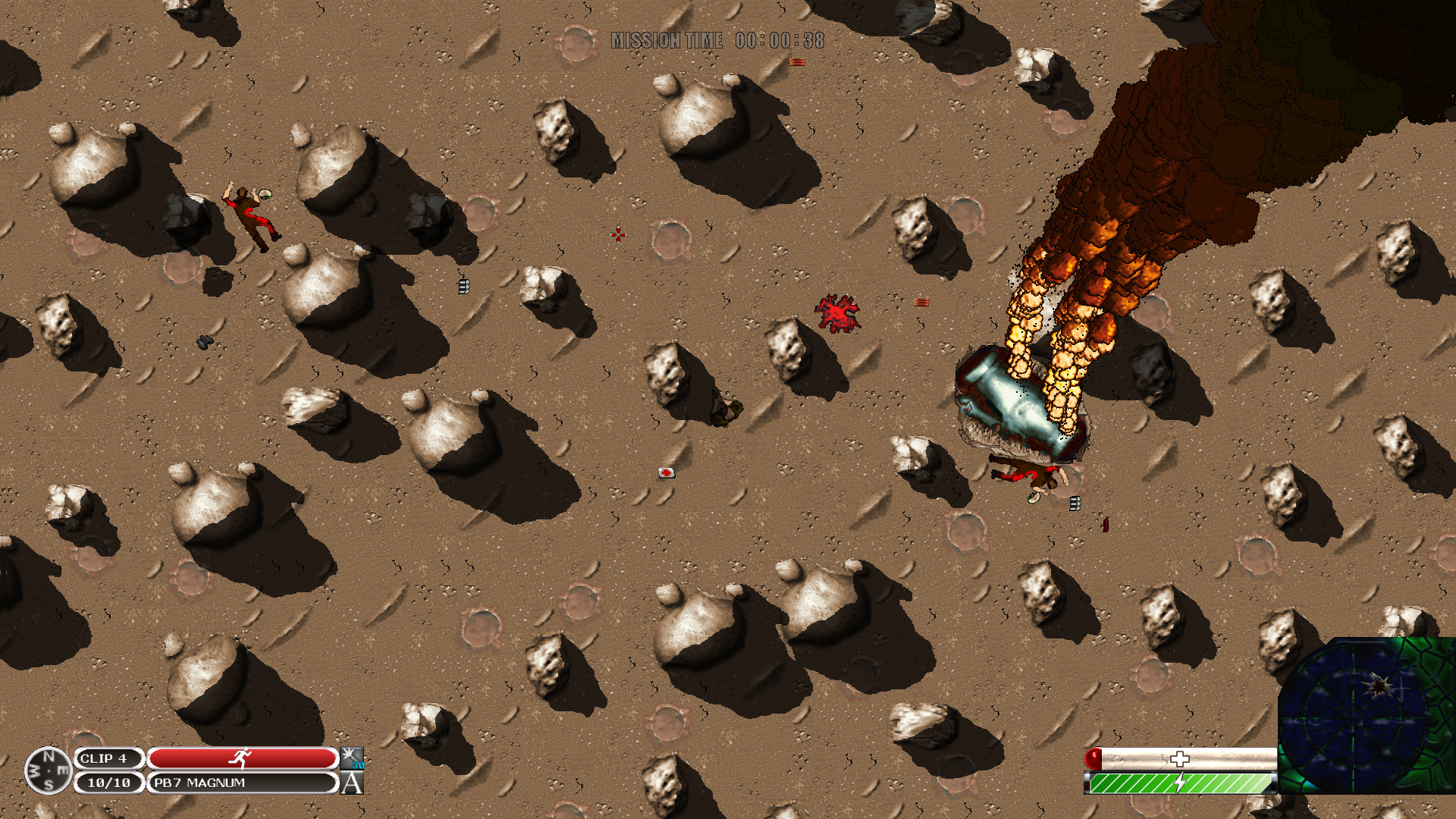Click the red grenade icon near health bar
Viewport: 1456px width, 819px height.
[x=1093, y=758]
